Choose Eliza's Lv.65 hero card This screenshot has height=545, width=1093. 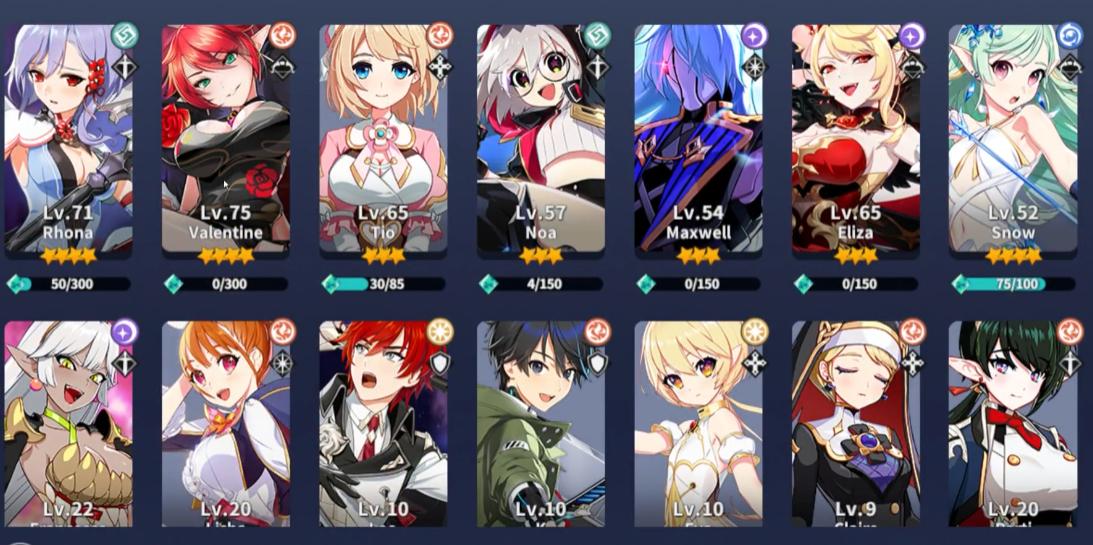tap(856, 138)
